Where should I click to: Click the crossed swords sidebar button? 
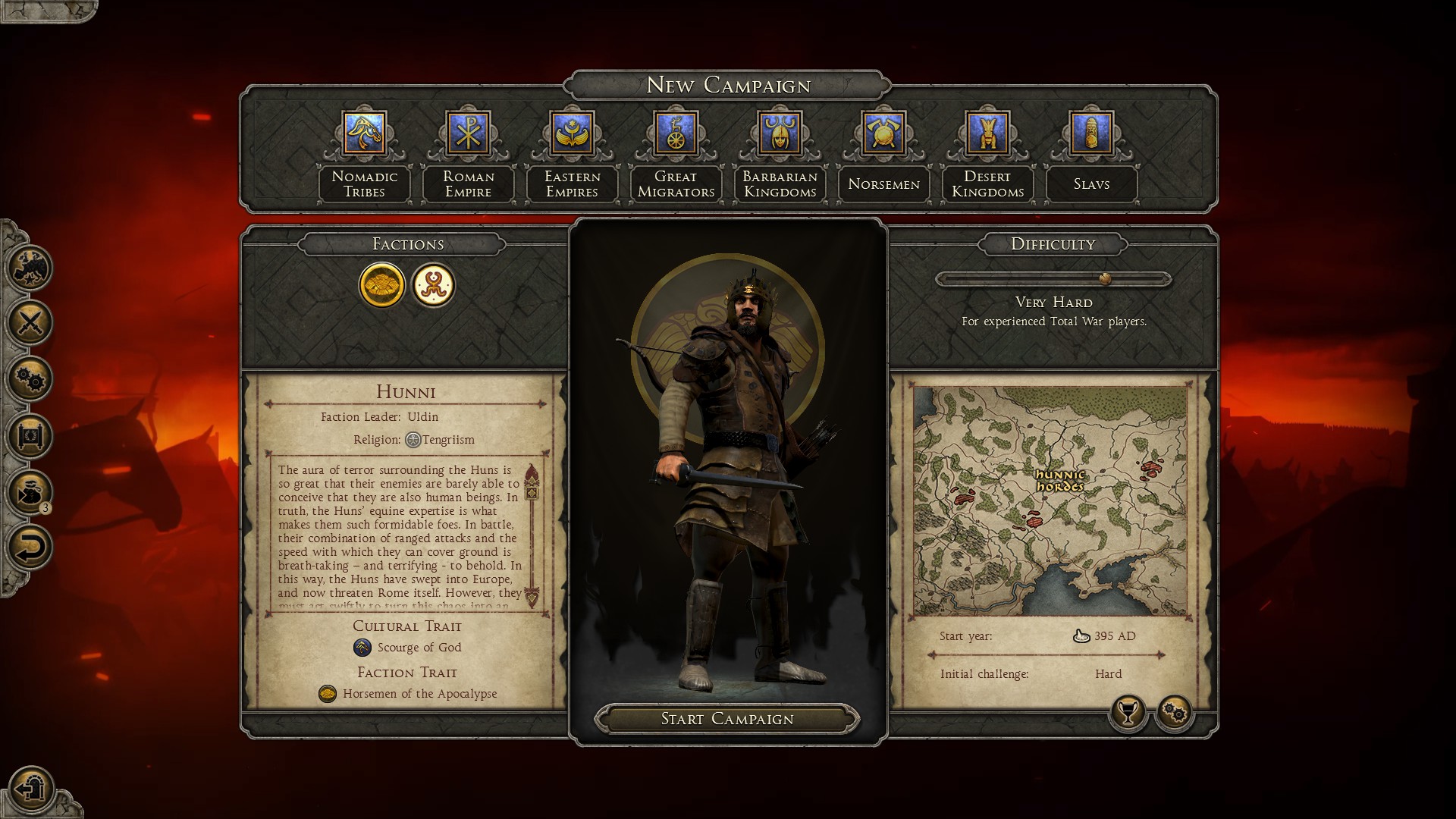tap(30, 323)
